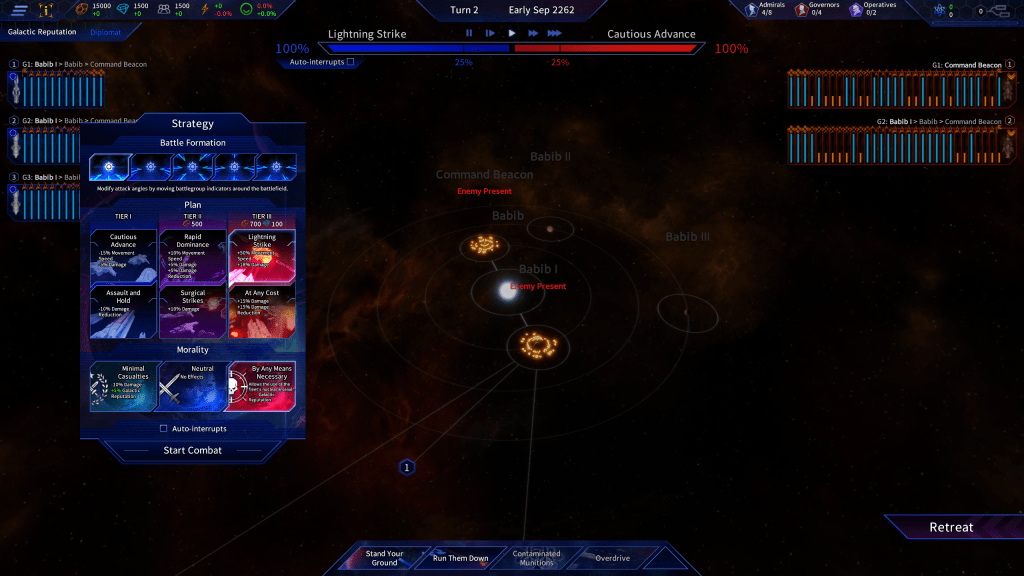Select the first battle formation option
This screenshot has width=1024, height=576.
pyautogui.click(x=107, y=167)
